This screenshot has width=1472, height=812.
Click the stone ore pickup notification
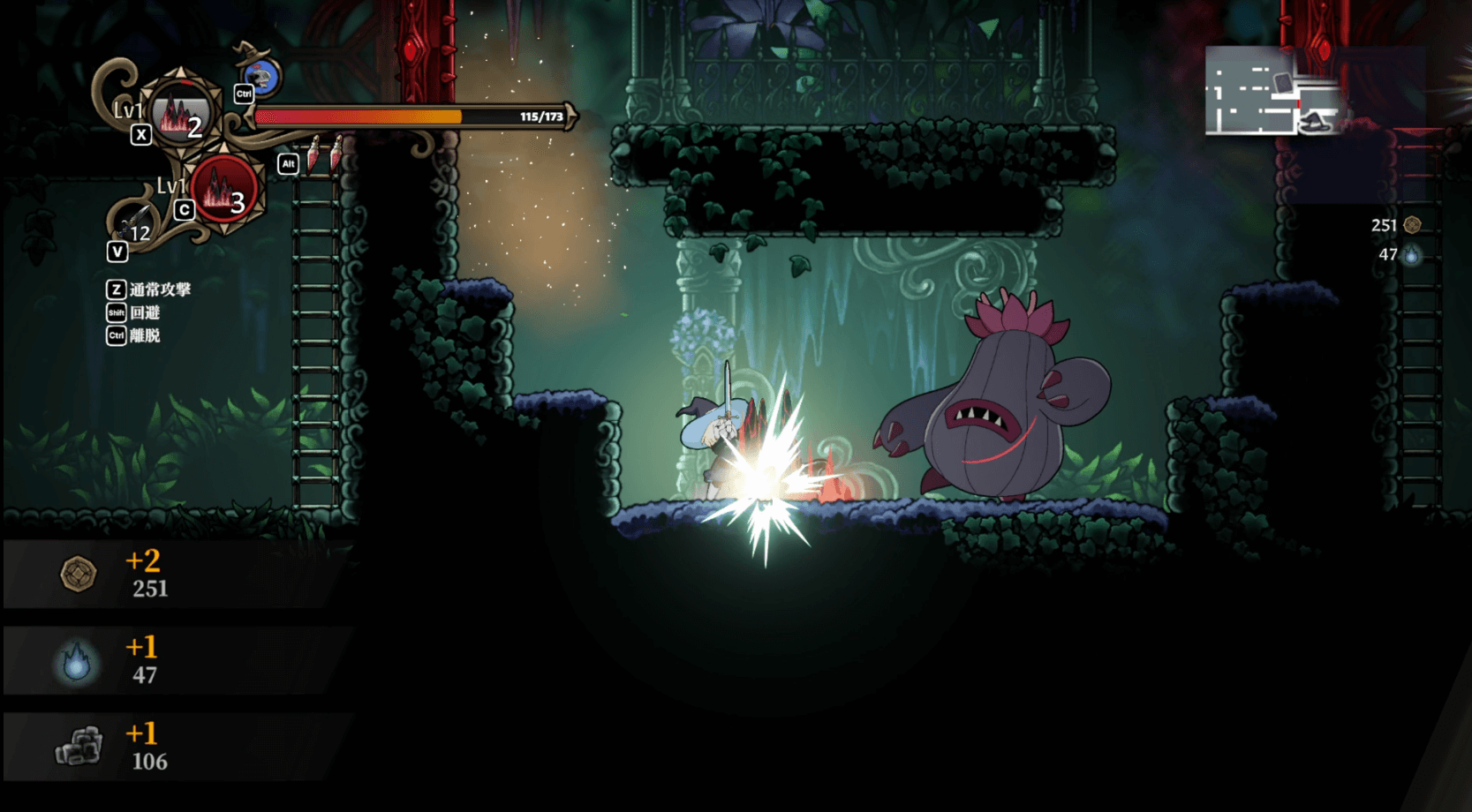(x=177, y=747)
